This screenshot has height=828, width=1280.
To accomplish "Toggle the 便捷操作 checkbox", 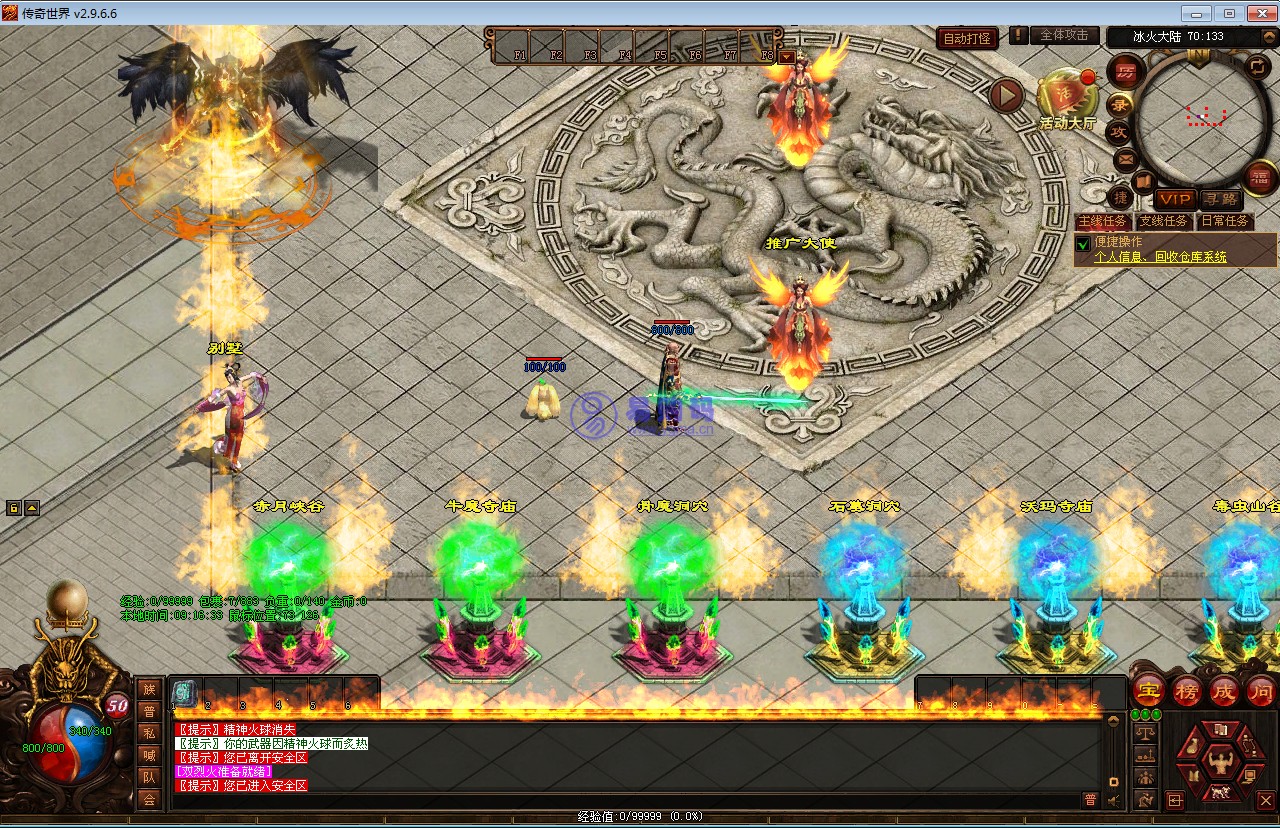I will coord(1082,243).
